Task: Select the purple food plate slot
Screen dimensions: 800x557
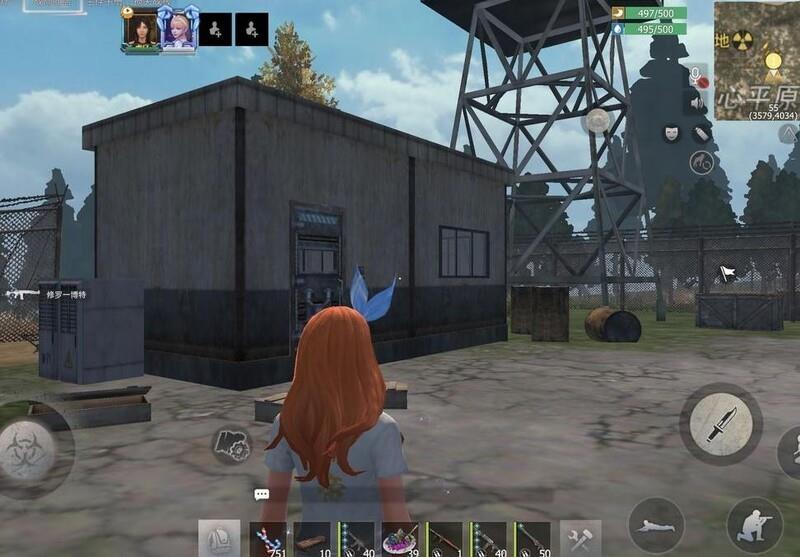Action: (401, 539)
